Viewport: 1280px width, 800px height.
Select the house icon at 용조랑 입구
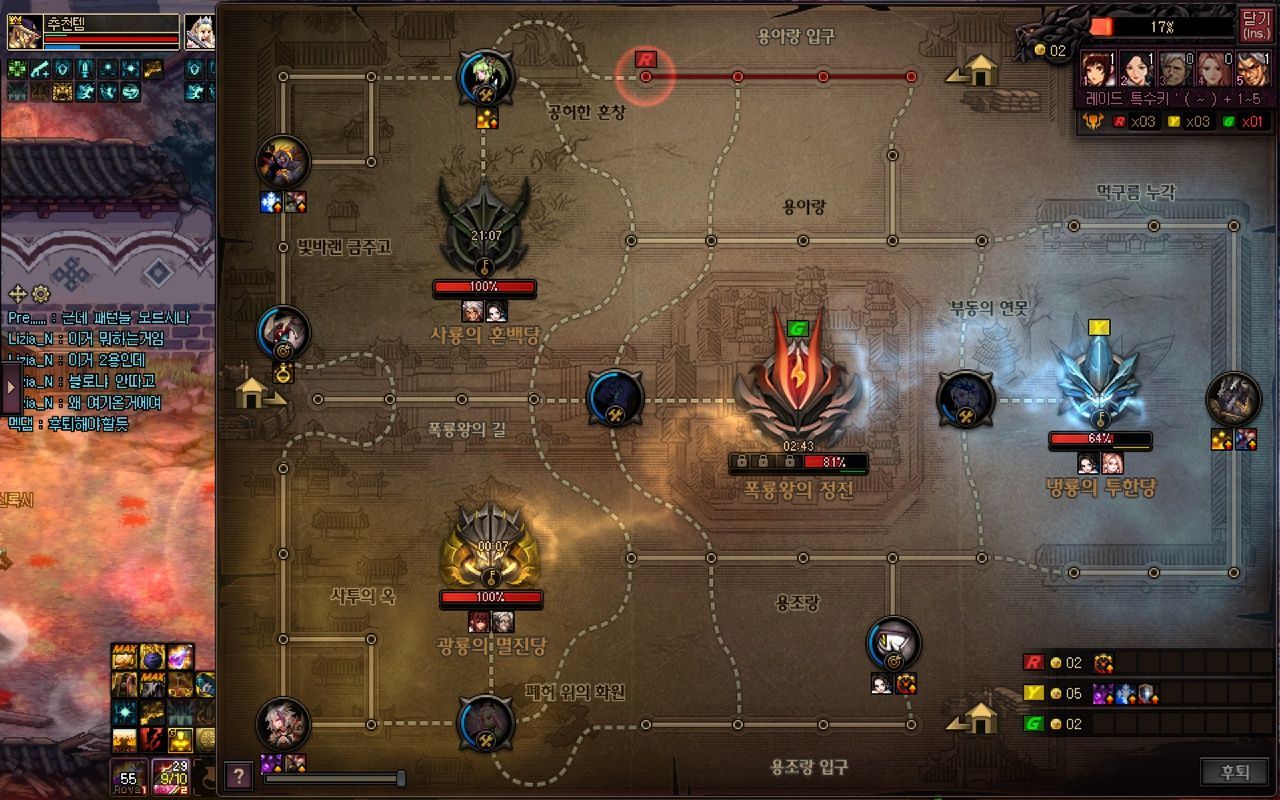pyautogui.click(x=976, y=717)
